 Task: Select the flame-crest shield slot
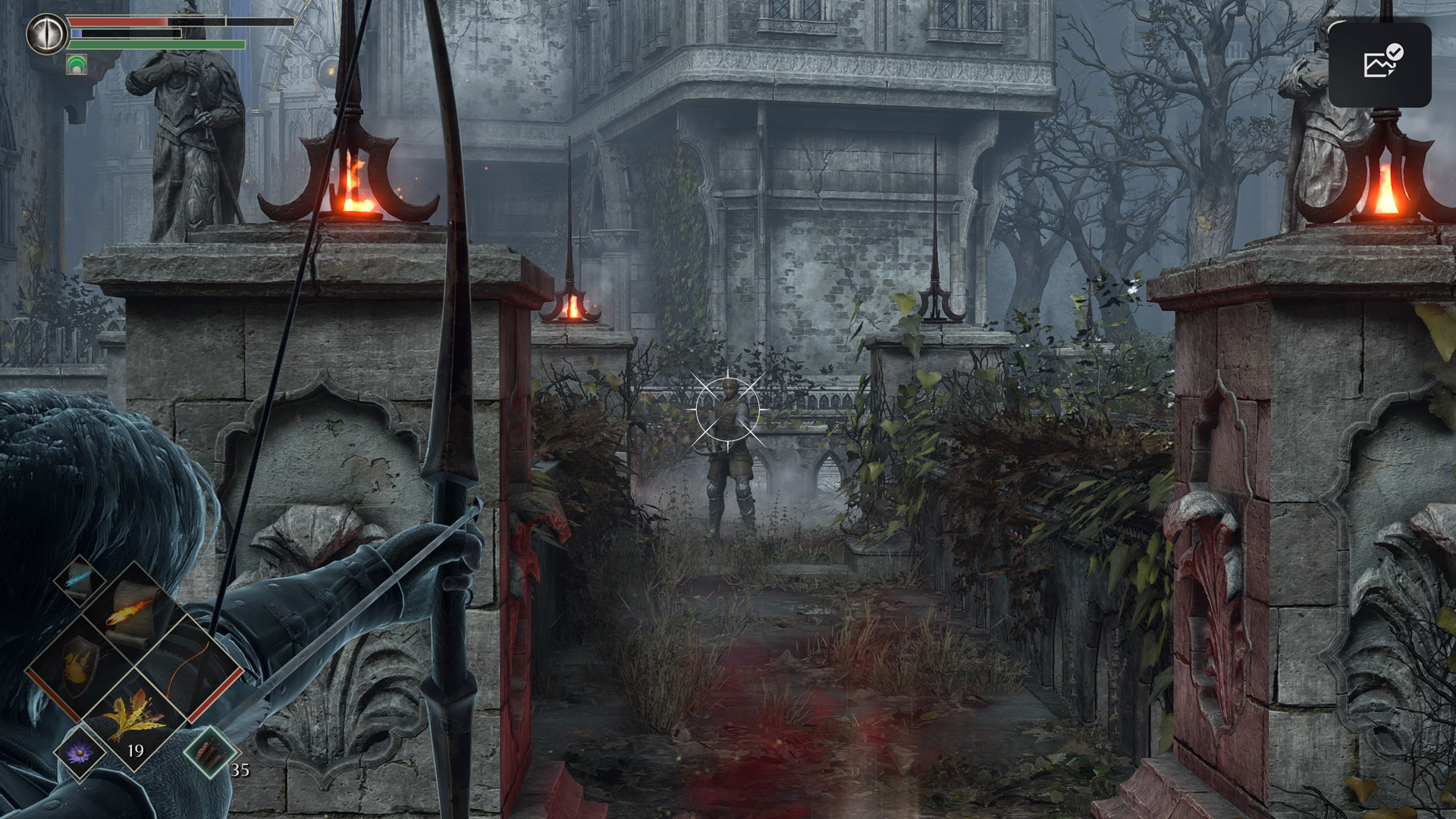pyautogui.click(x=77, y=666)
